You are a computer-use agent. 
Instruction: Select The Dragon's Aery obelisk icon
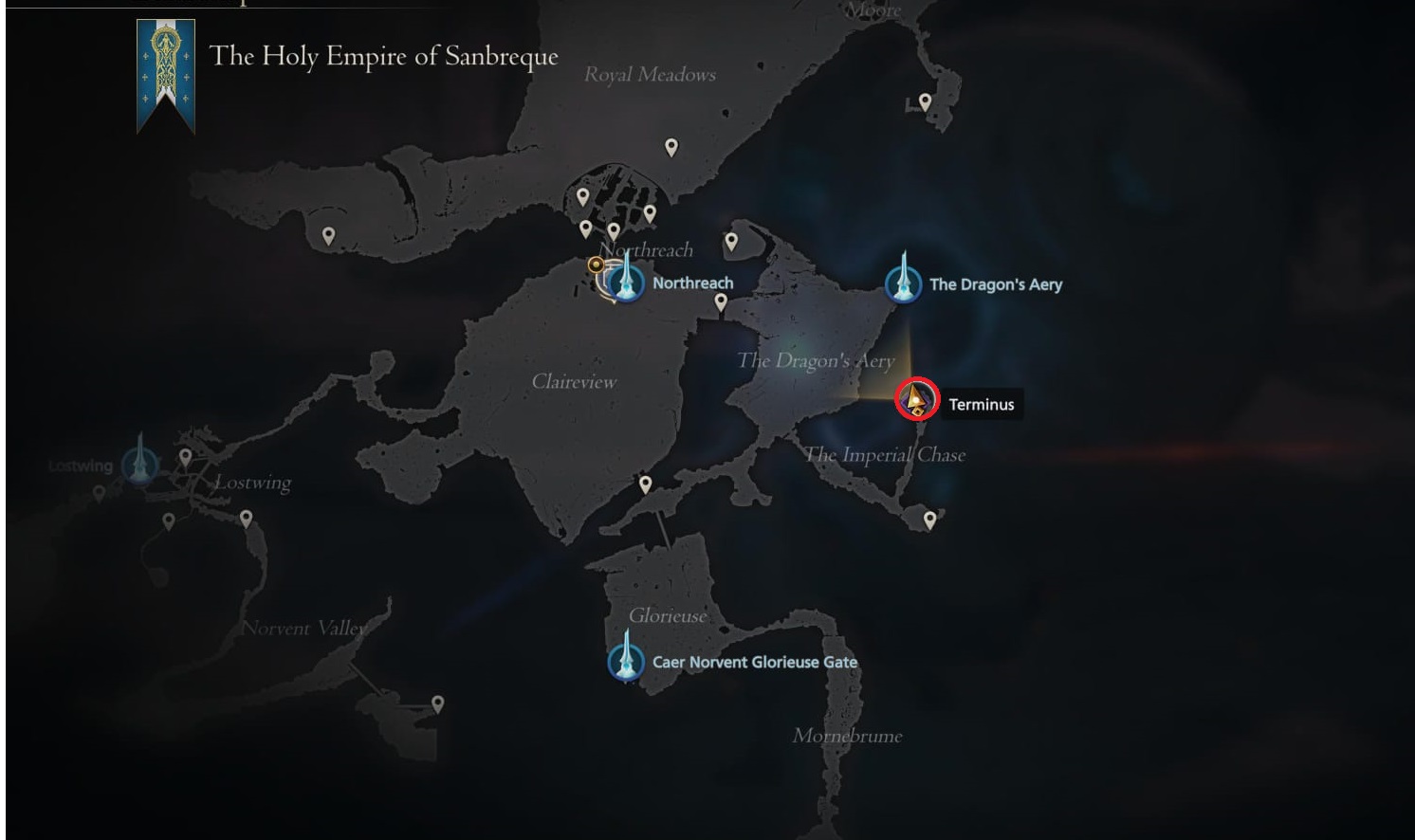904,280
